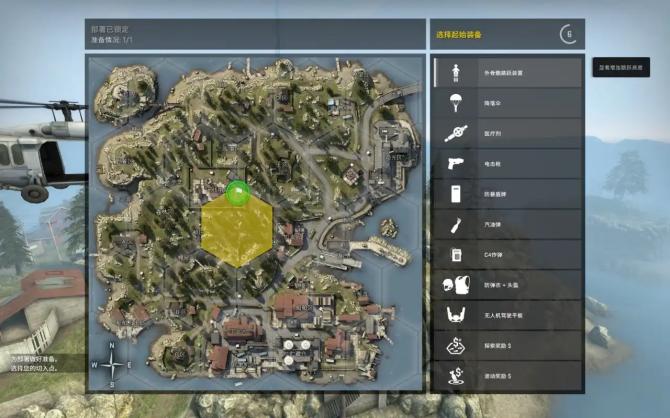
Task: Select the 降落伞 parachute starting item
Action: (x=508, y=102)
